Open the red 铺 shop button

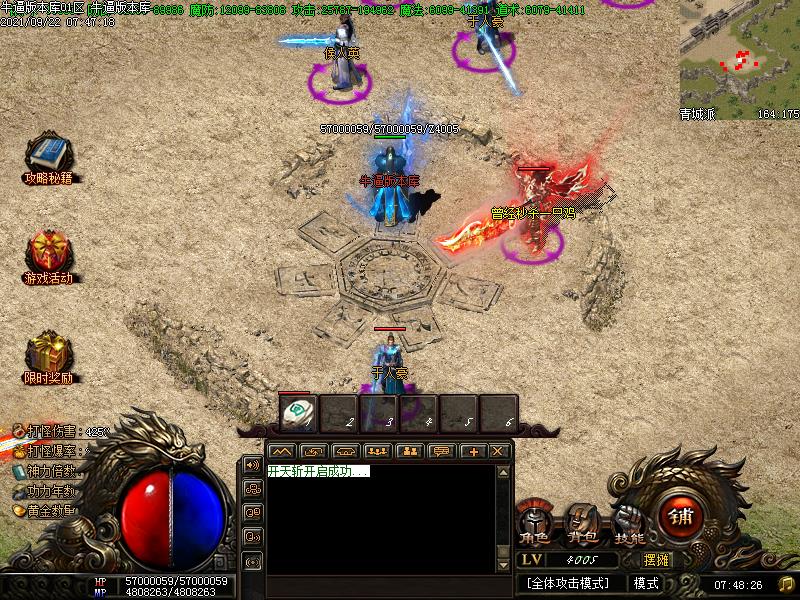[682, 517]
